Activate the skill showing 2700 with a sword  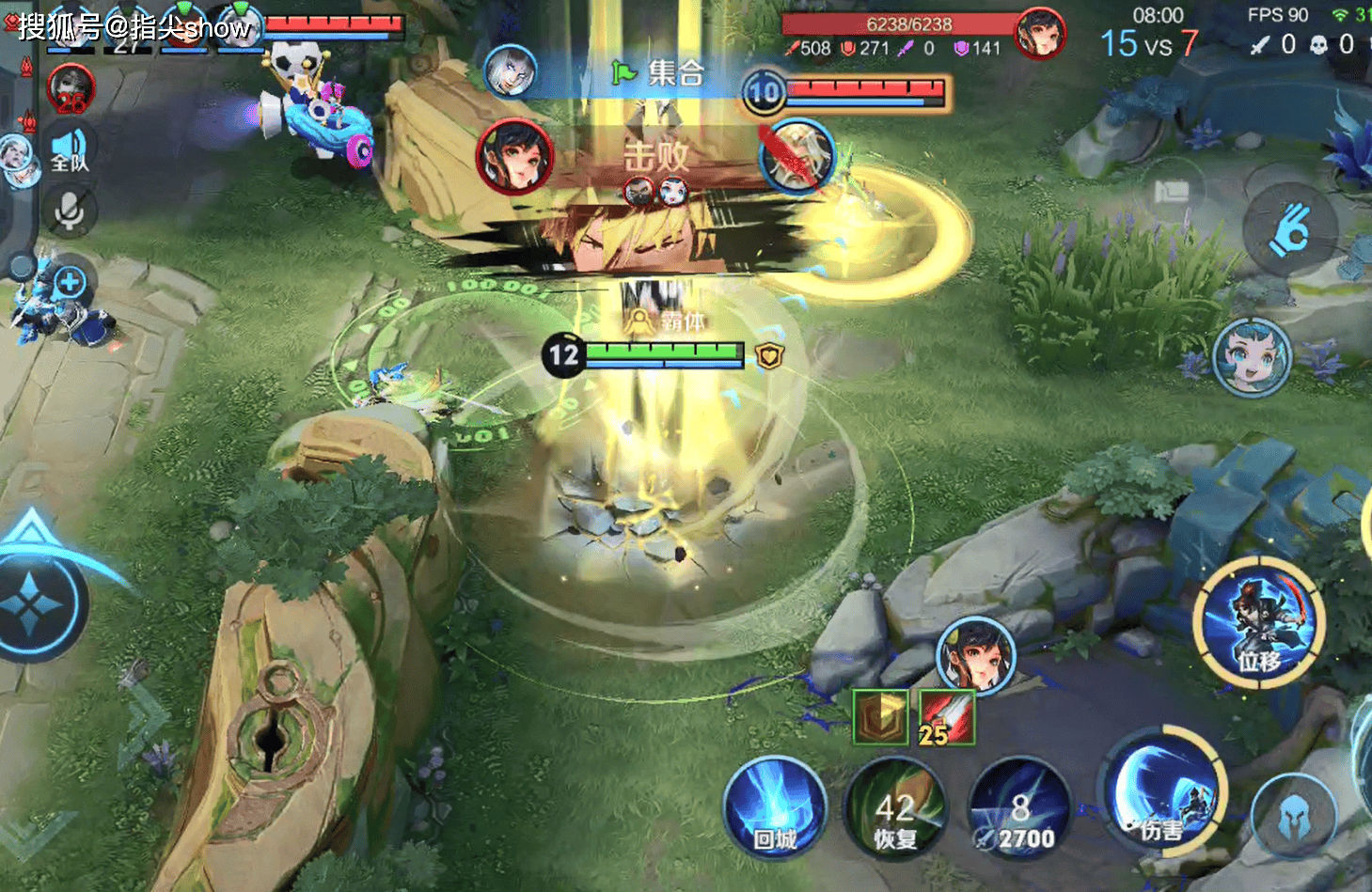coord(1019,810)
